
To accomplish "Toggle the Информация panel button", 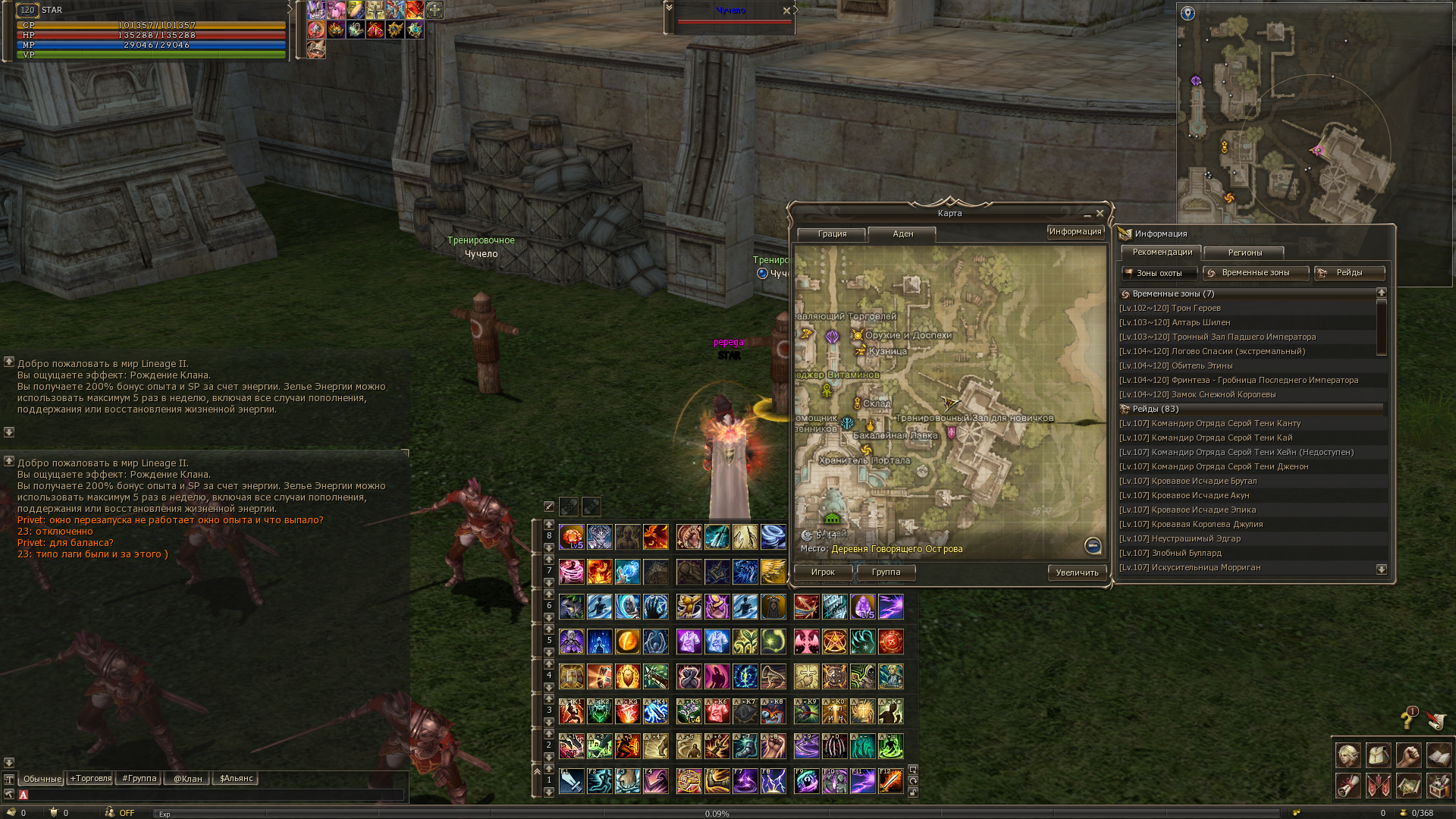I will pos(1075,232).
